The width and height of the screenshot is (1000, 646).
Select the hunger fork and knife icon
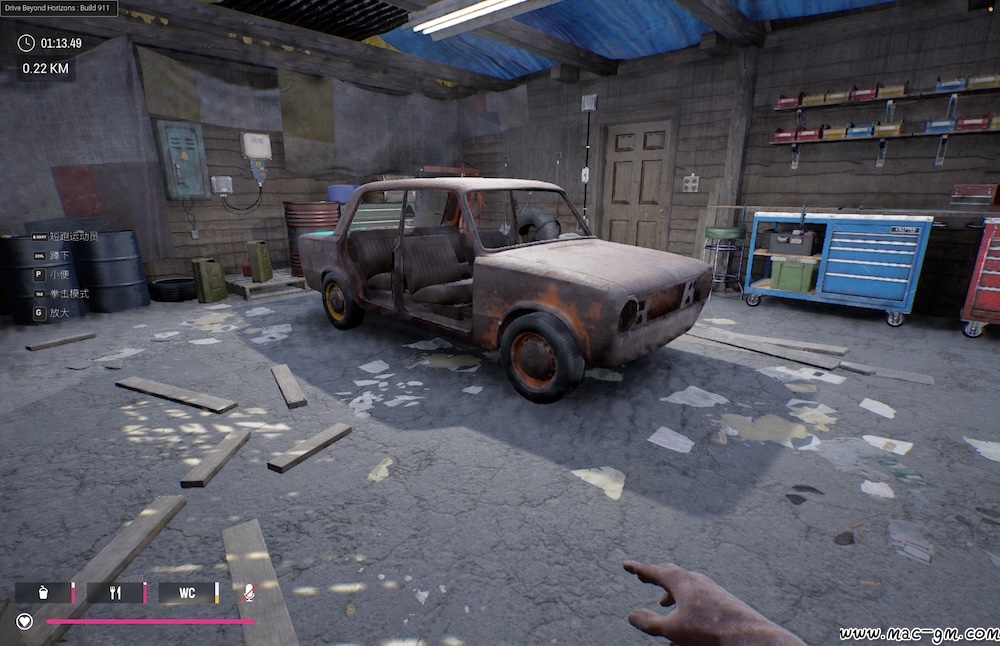tap(115, 593)
